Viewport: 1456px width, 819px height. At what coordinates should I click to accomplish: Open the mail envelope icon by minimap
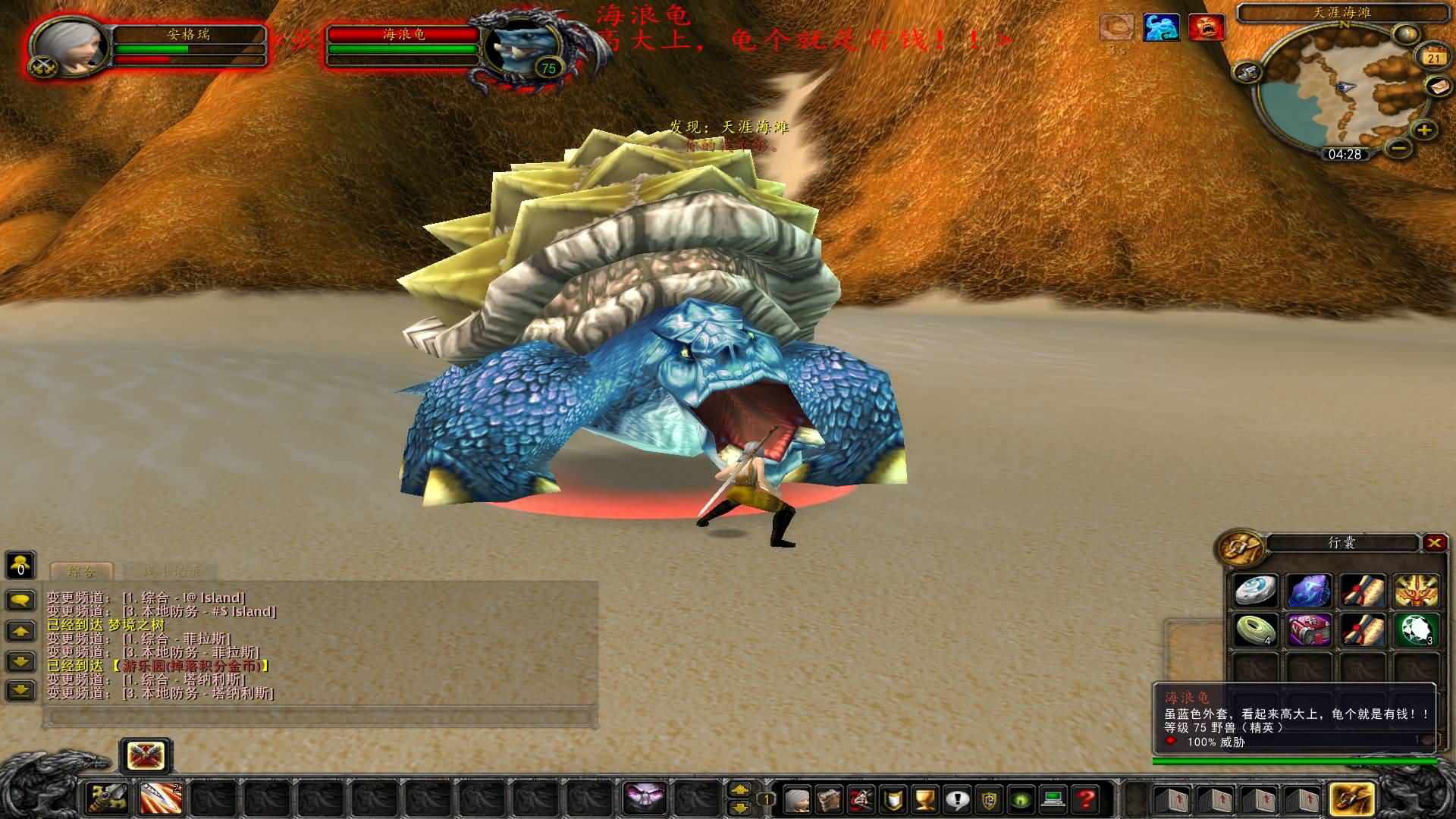1438,86
